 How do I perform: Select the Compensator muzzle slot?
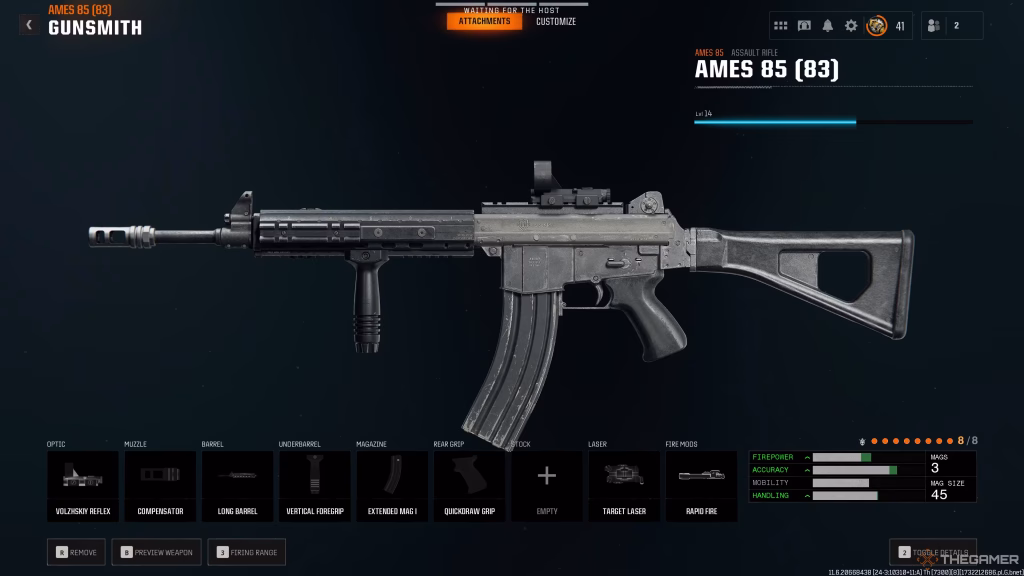click(160, 486)
